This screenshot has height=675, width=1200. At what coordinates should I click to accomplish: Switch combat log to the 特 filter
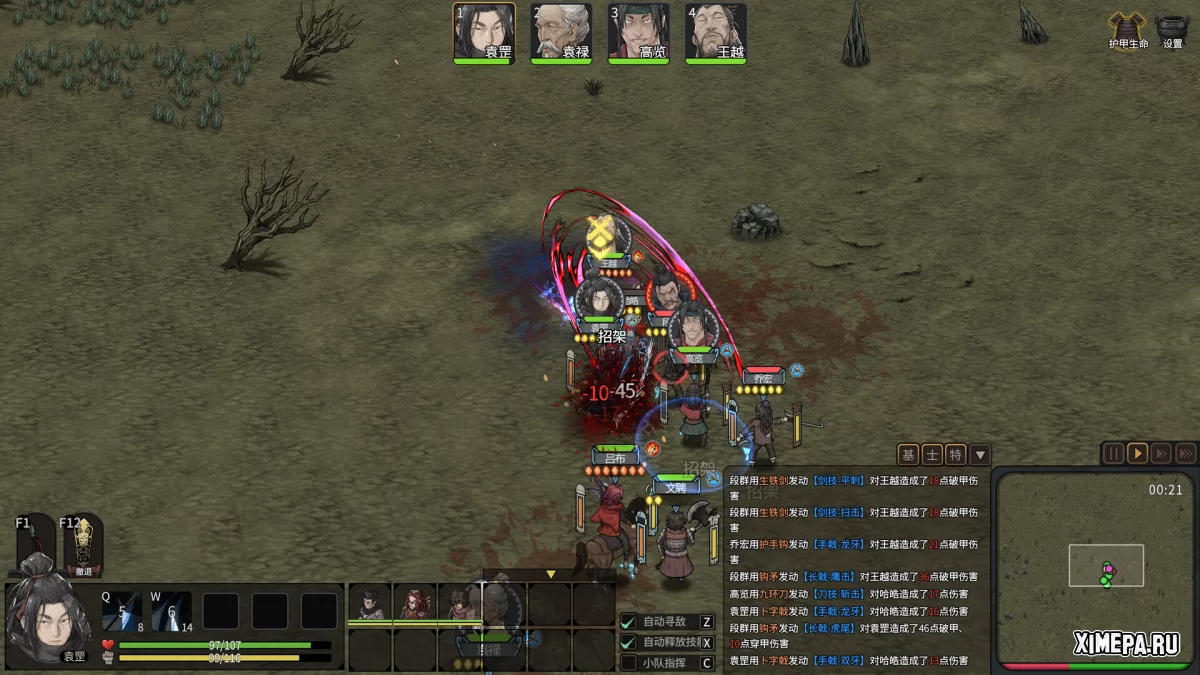click(956, 455)
